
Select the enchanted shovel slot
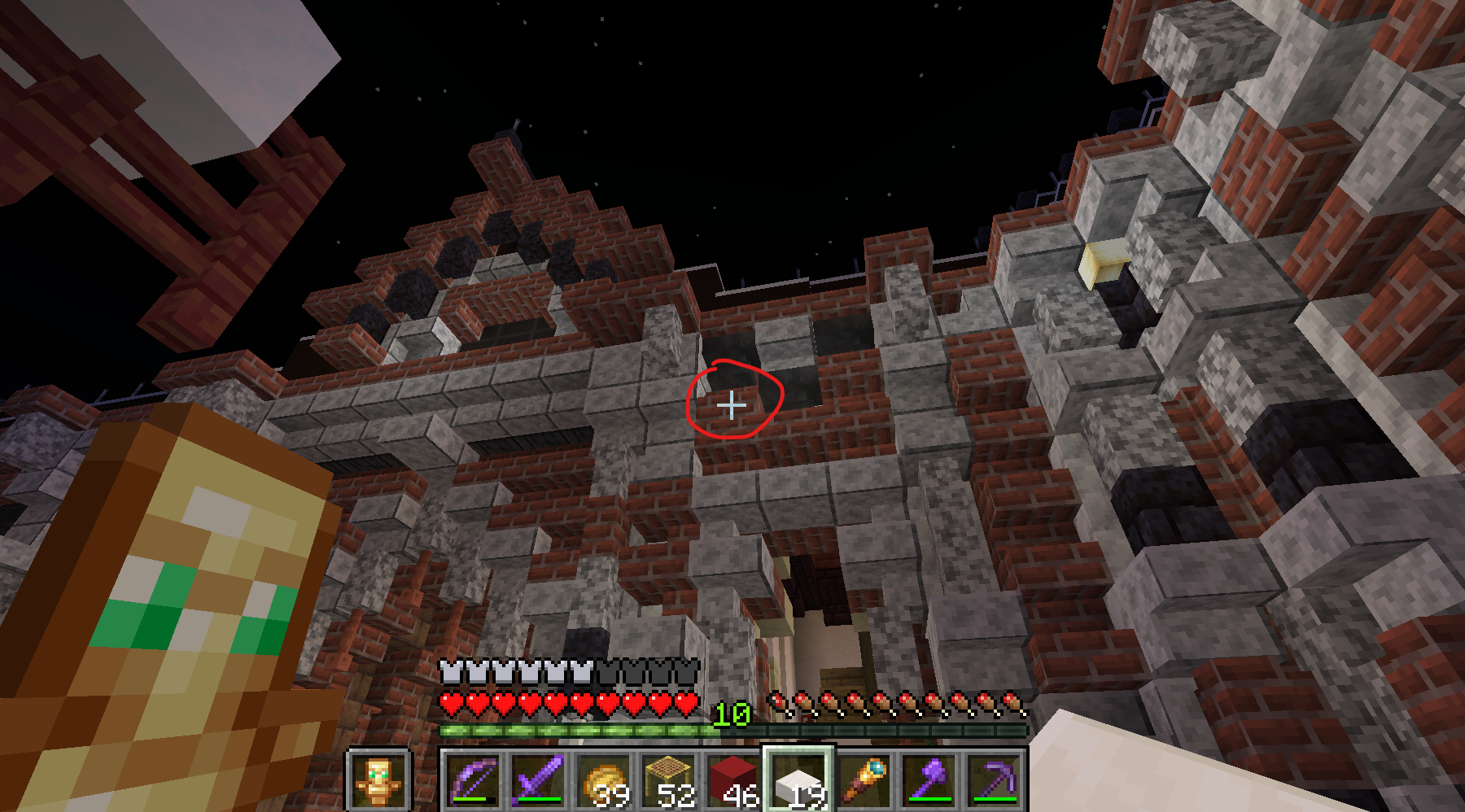click(x=929, y=780)
